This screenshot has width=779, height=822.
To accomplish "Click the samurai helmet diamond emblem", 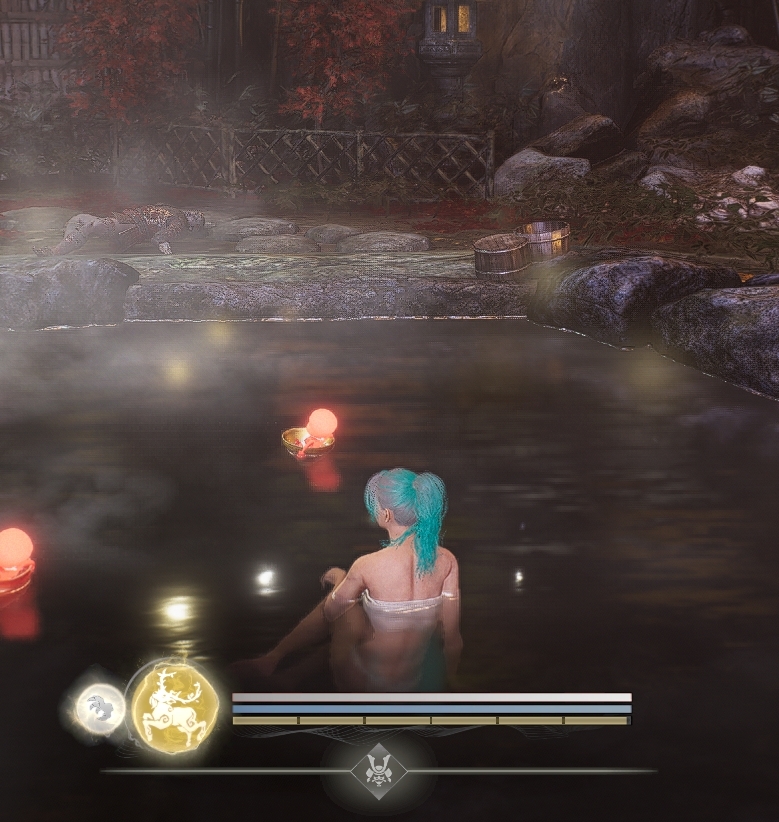I will coord(379,771).
